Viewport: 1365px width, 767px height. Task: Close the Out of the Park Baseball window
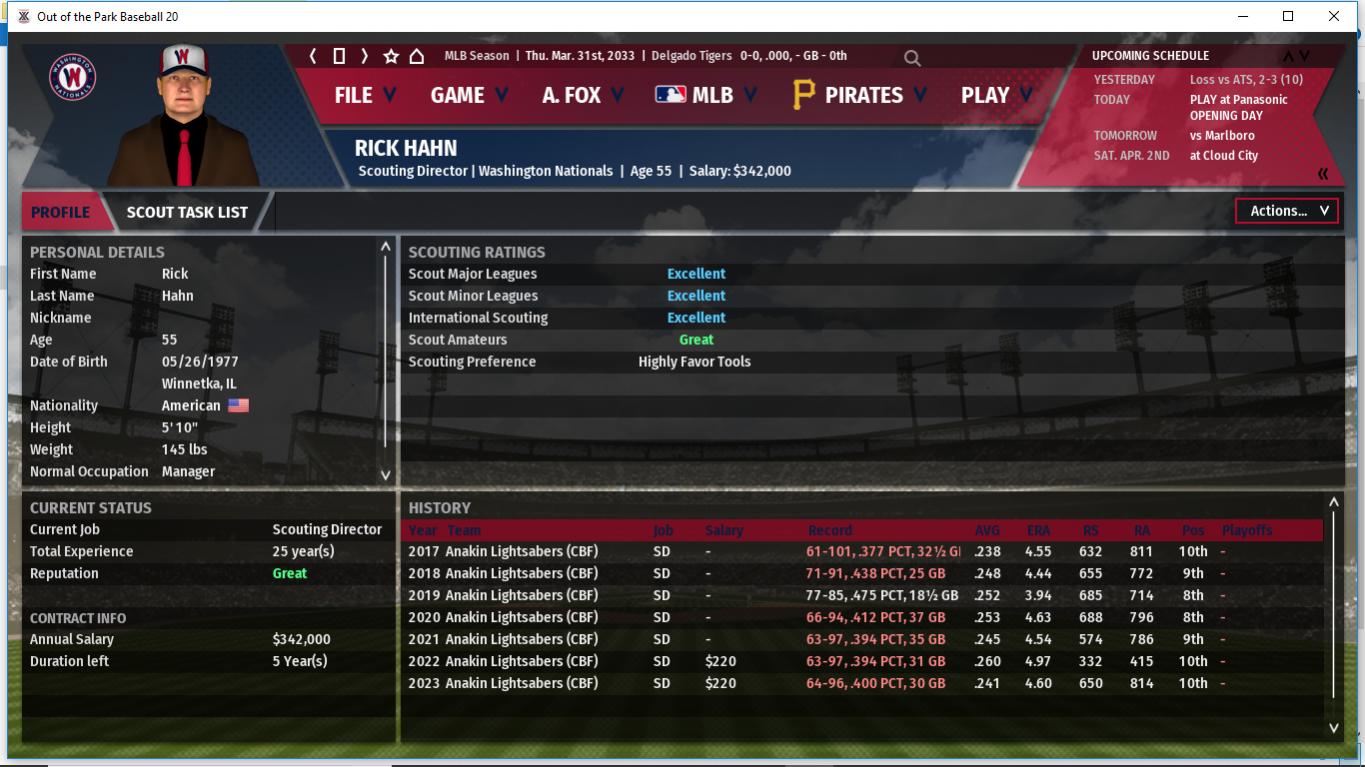pos(1333,16)
